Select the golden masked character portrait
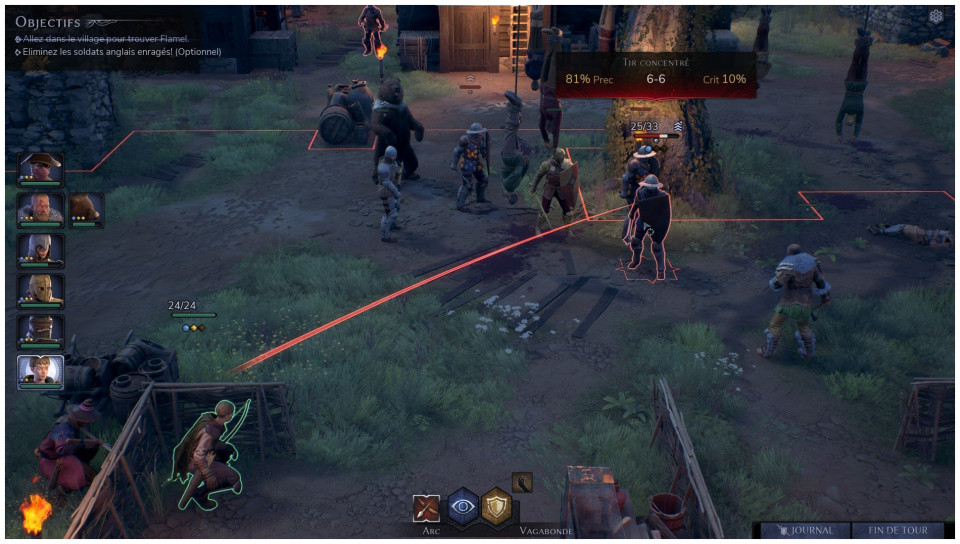This screenshot has height=544, width=960. tap(40, 290)
